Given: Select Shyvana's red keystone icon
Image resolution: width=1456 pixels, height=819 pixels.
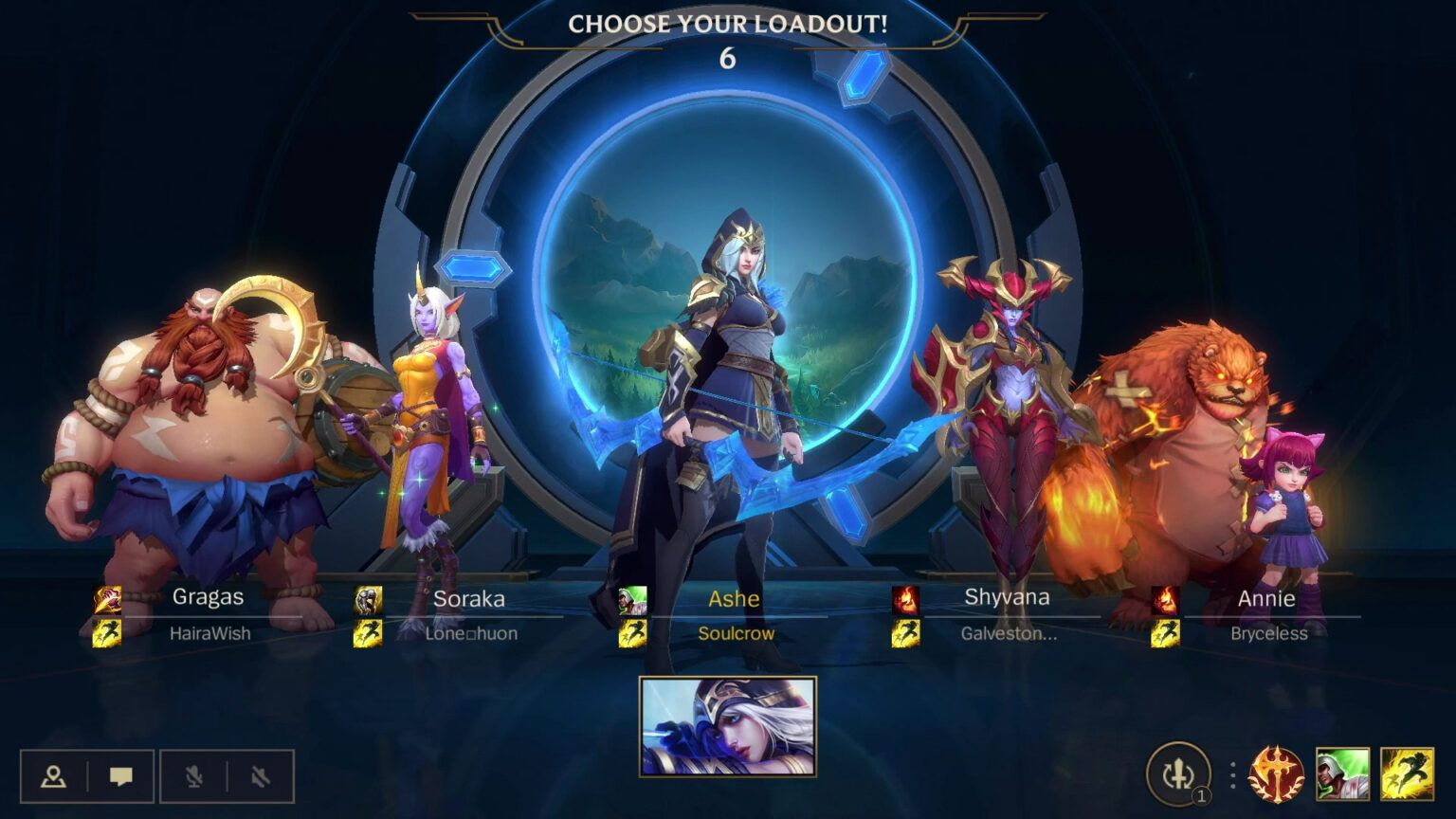Looking at the screenshot, I should coord(906,598).
